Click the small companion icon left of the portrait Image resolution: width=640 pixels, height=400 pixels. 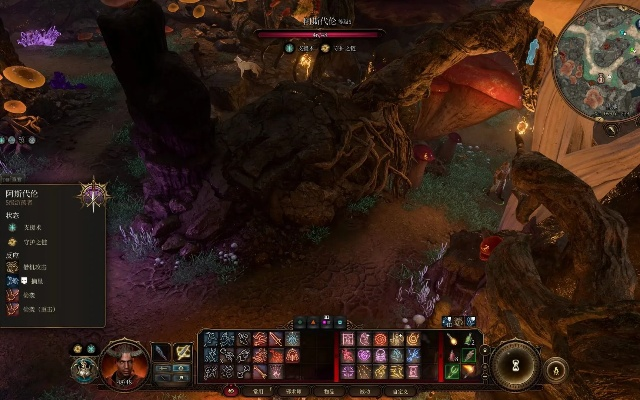pos(84,369)
